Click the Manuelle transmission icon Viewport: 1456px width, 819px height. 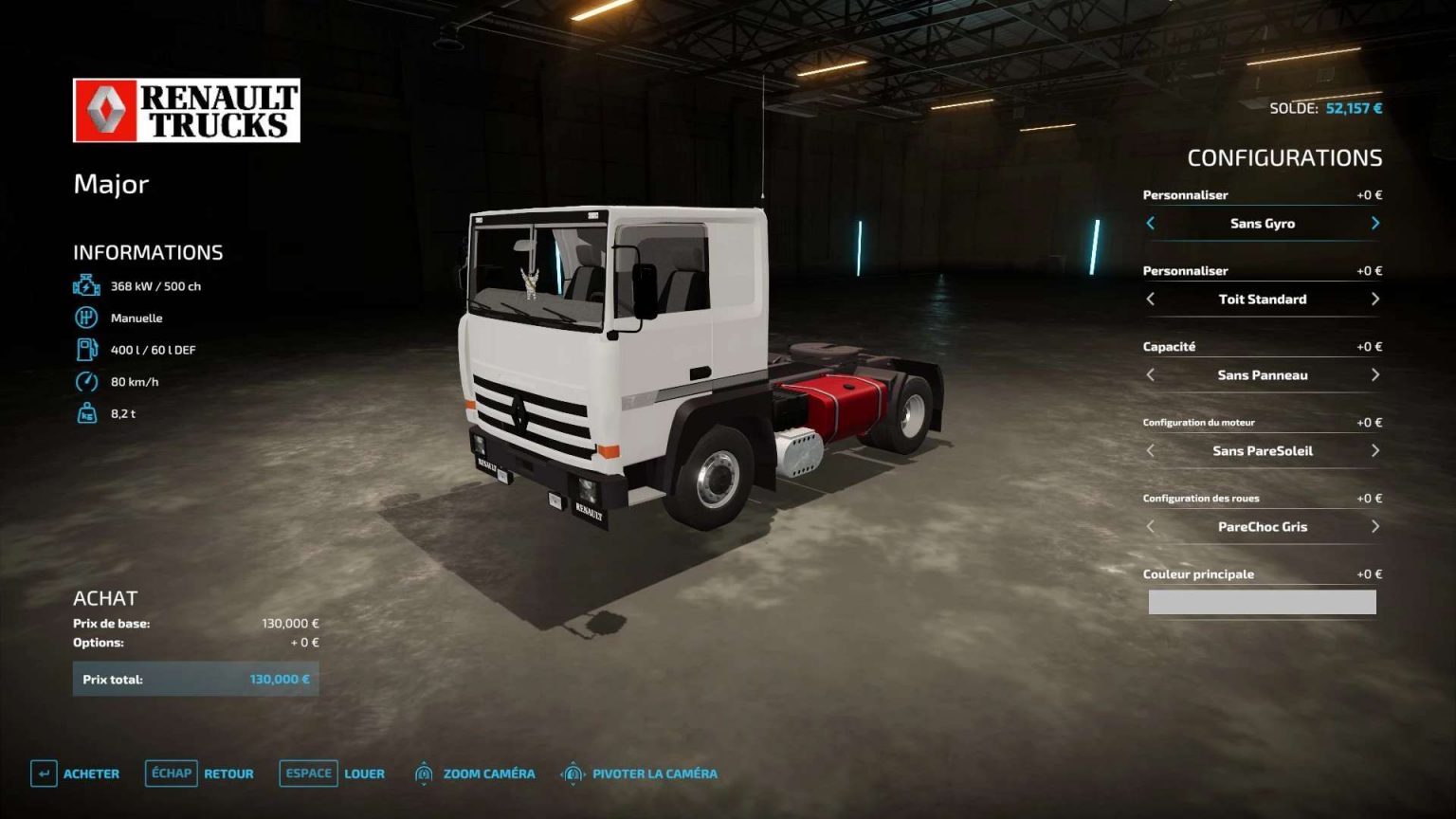coord(88,318)
